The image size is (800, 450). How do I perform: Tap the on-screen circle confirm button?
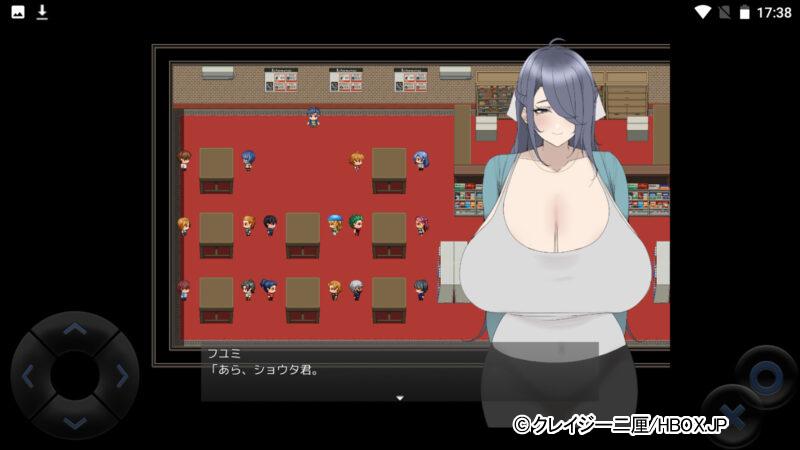pyautogui.click(x=765, y=377)
